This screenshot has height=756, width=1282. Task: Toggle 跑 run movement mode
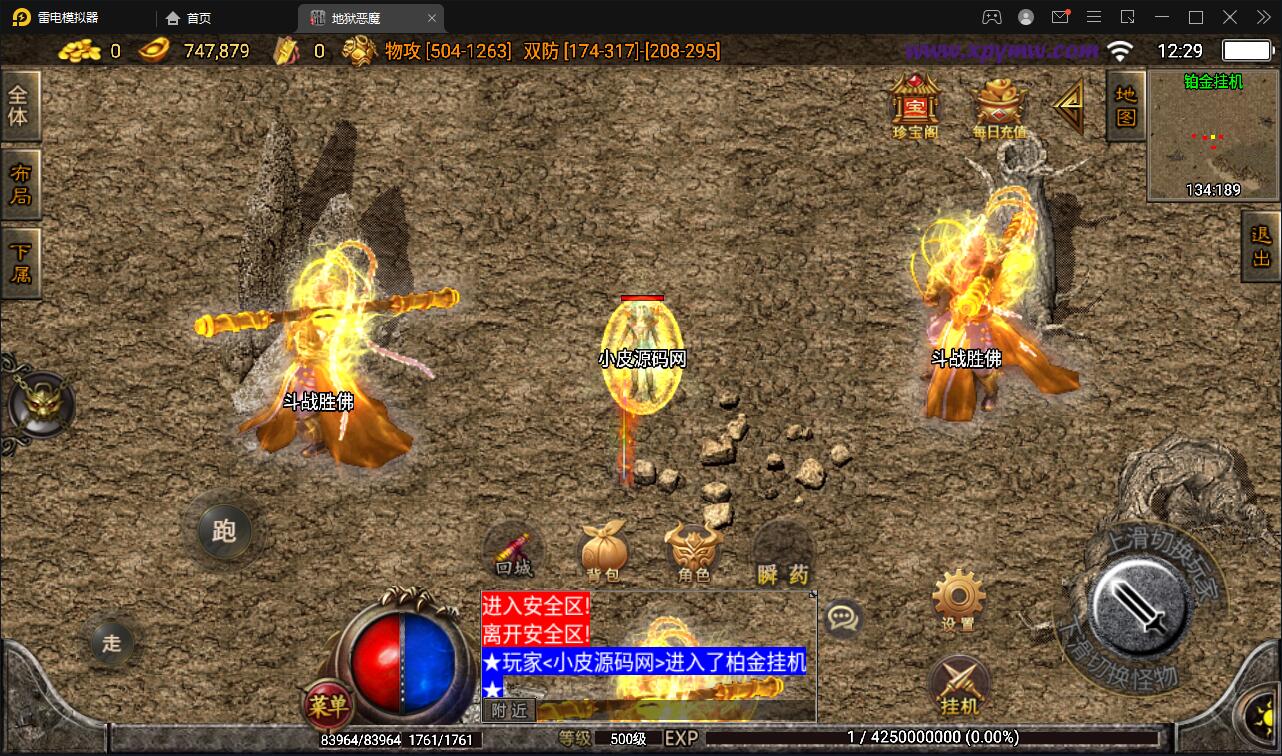[x=224, y=532]
